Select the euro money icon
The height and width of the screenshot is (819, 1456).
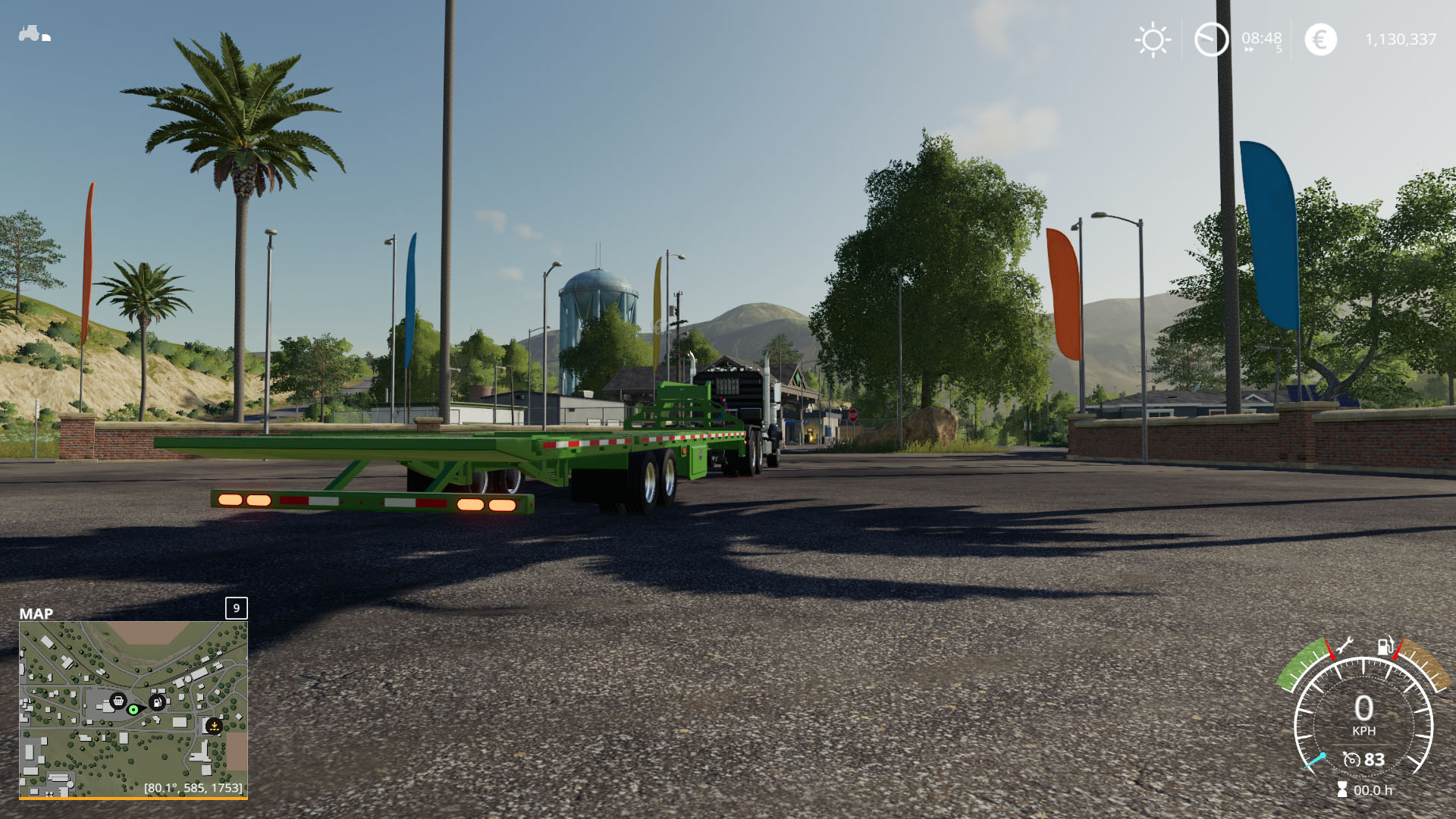[x=1320, y=39]
